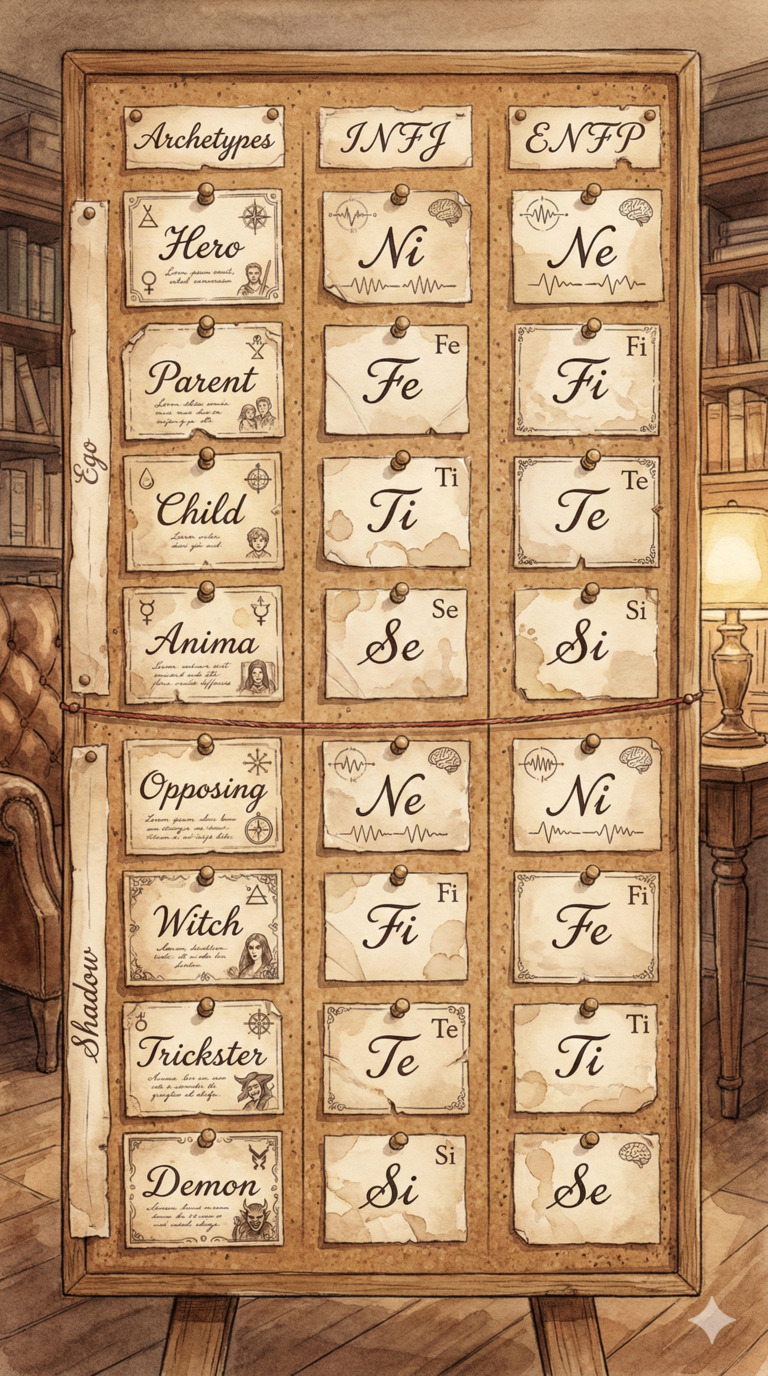Screen dimensions: 768x1376
Task: Select the Si card in ENFP column
Action: point(587,643)
